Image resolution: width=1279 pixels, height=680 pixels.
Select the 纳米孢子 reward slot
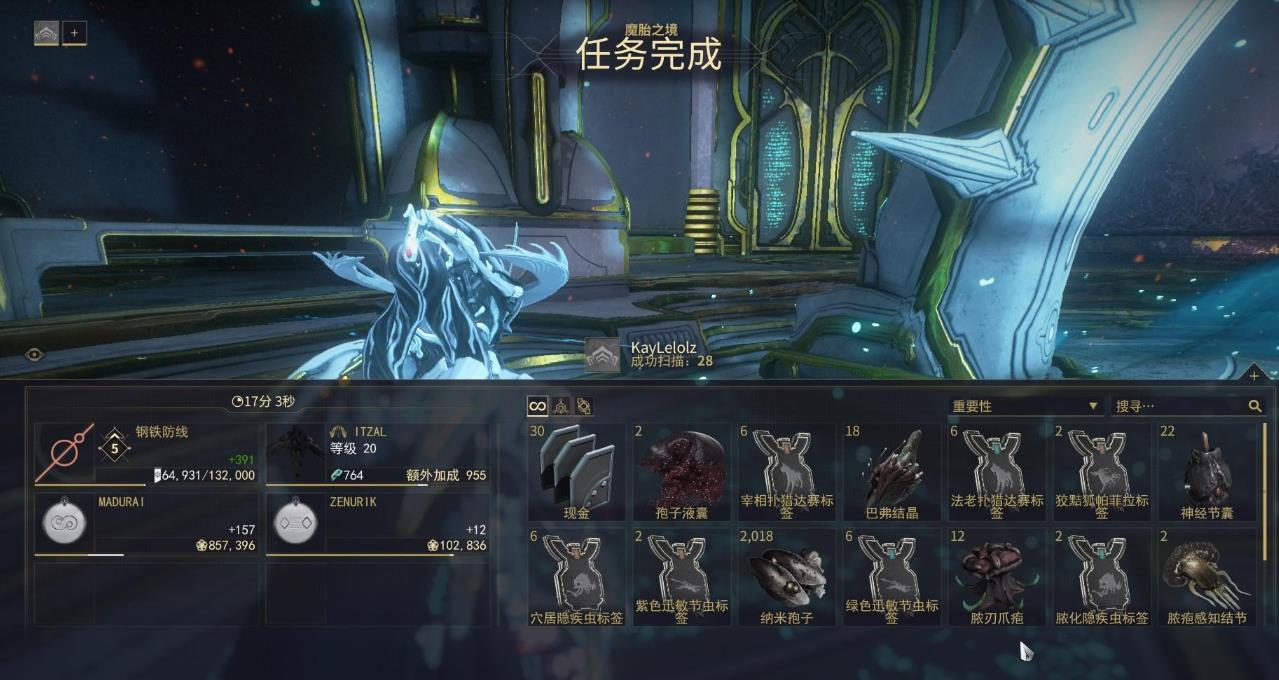tap(787, 577)
